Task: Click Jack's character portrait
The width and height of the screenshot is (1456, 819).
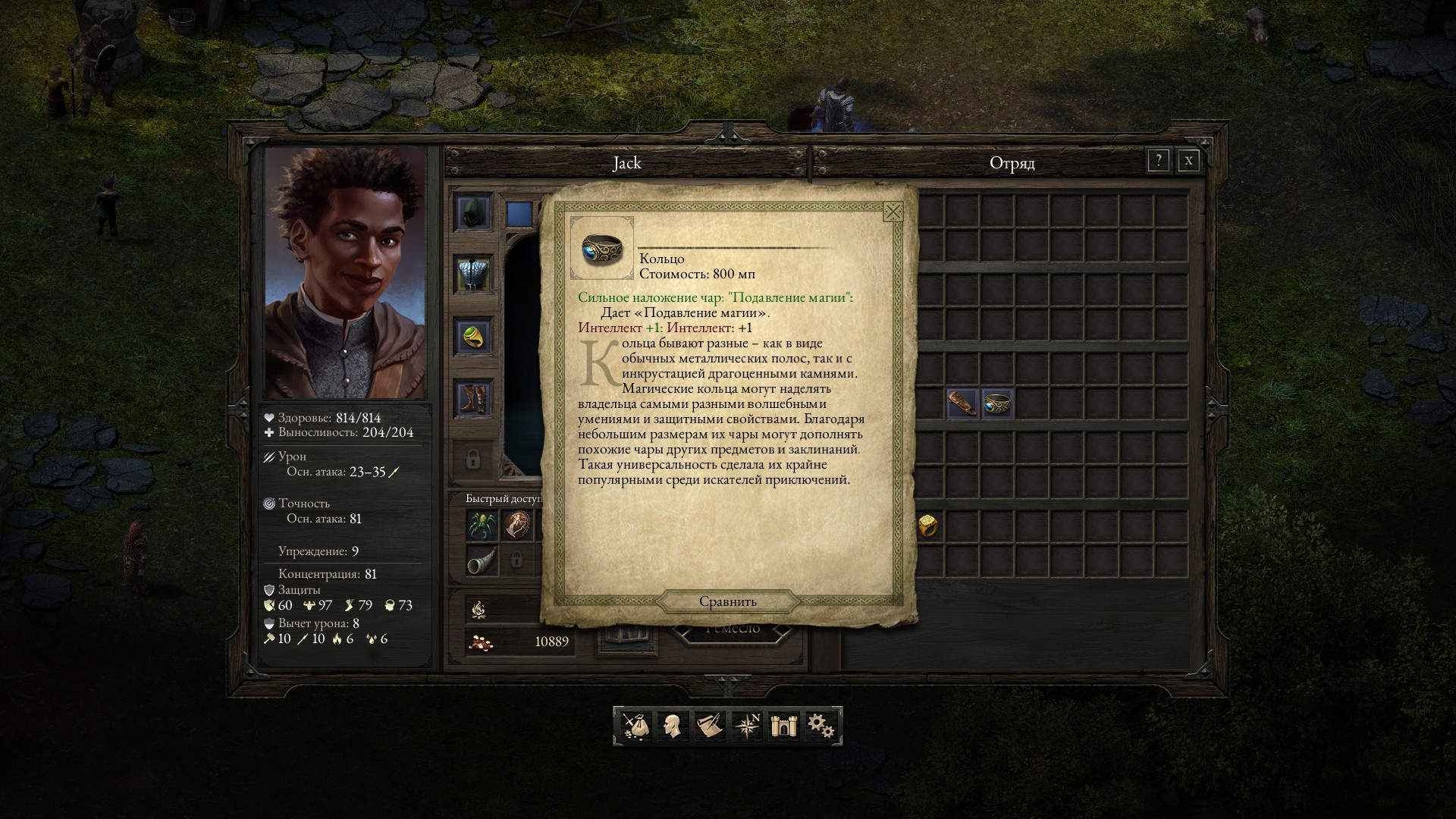Action: tap(345, 273)
